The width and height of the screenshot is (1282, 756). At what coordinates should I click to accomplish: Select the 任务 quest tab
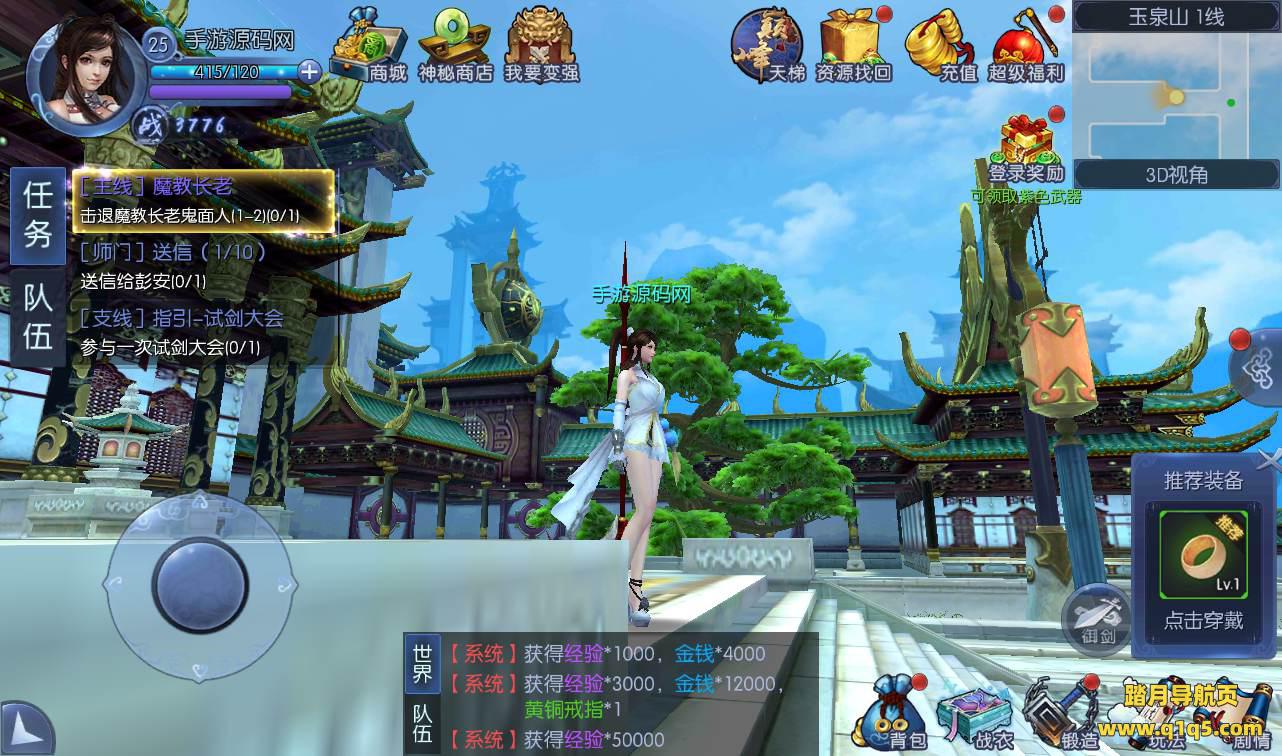tap(38, 215)
